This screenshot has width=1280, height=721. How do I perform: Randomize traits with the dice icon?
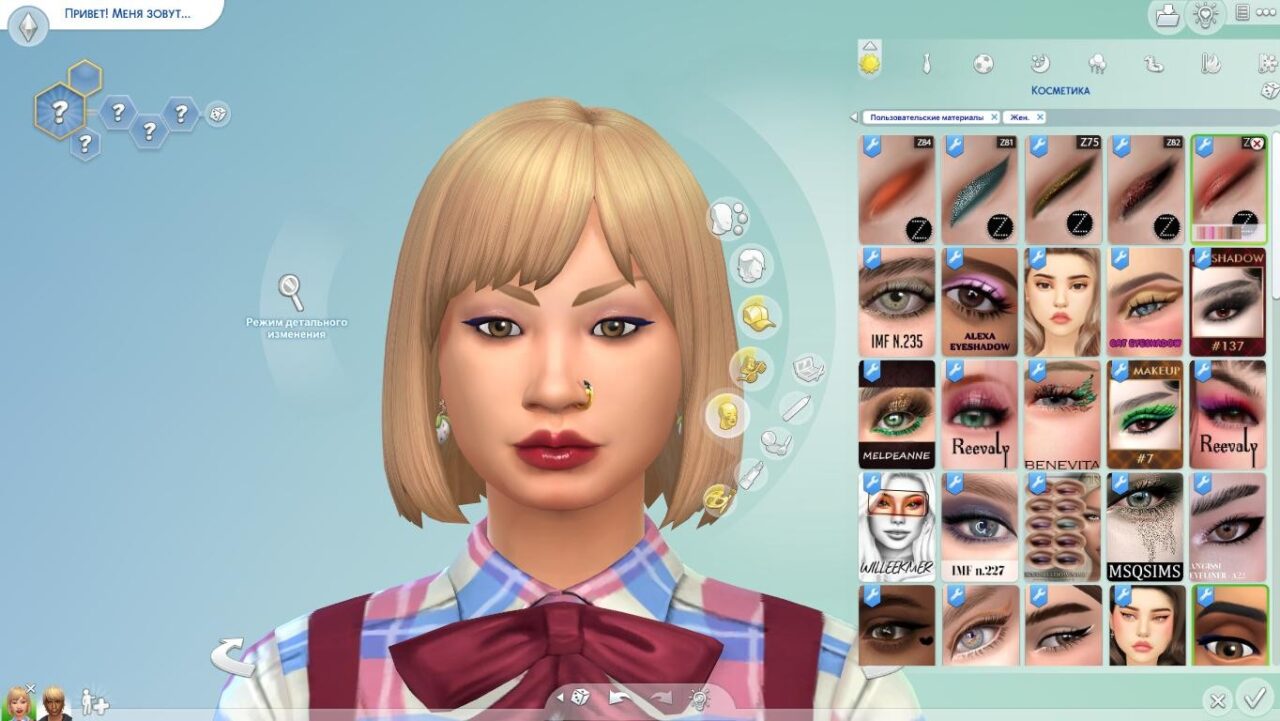217,114
